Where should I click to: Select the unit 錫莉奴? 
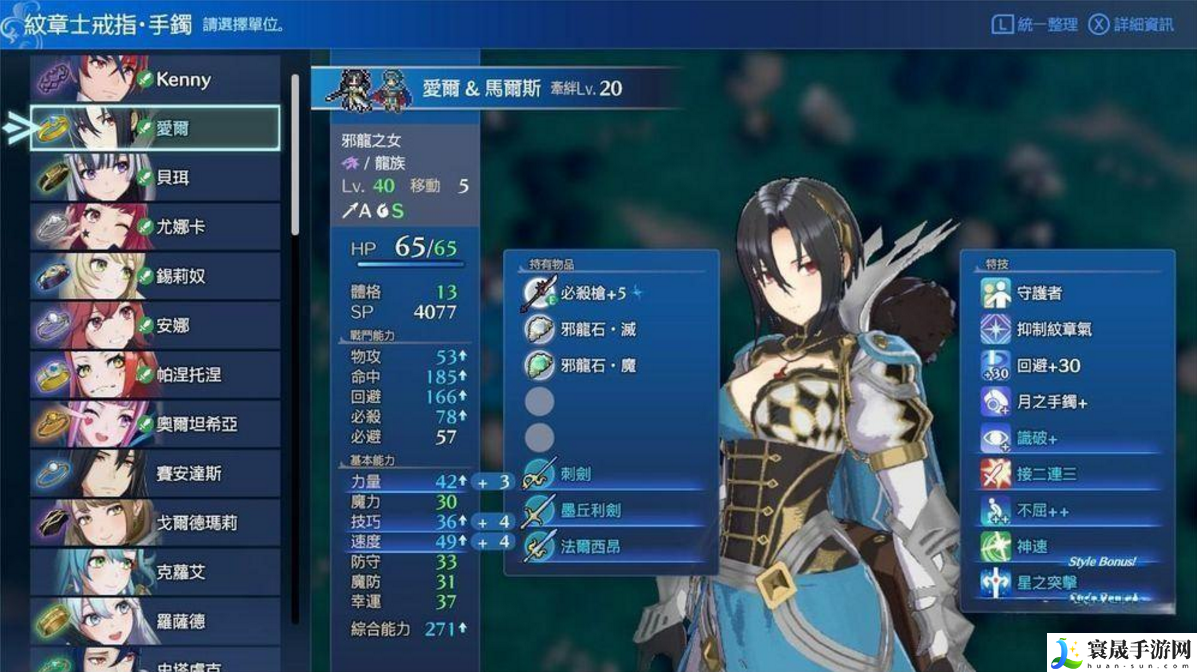coord(155,275)
